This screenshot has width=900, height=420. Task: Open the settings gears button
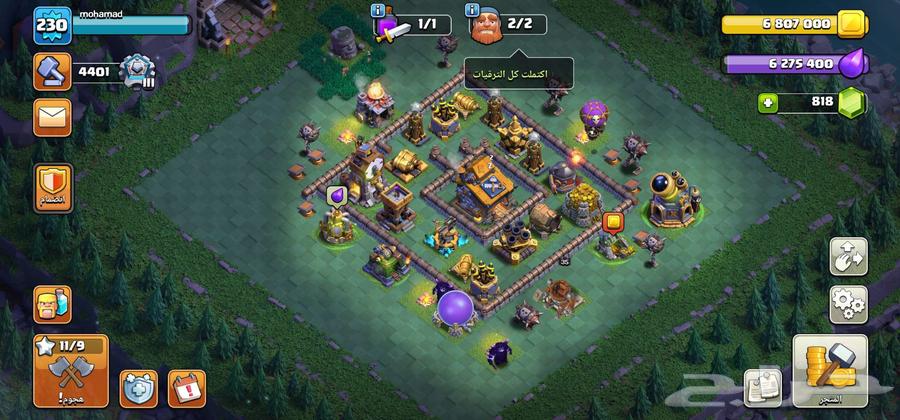point(848,304)
